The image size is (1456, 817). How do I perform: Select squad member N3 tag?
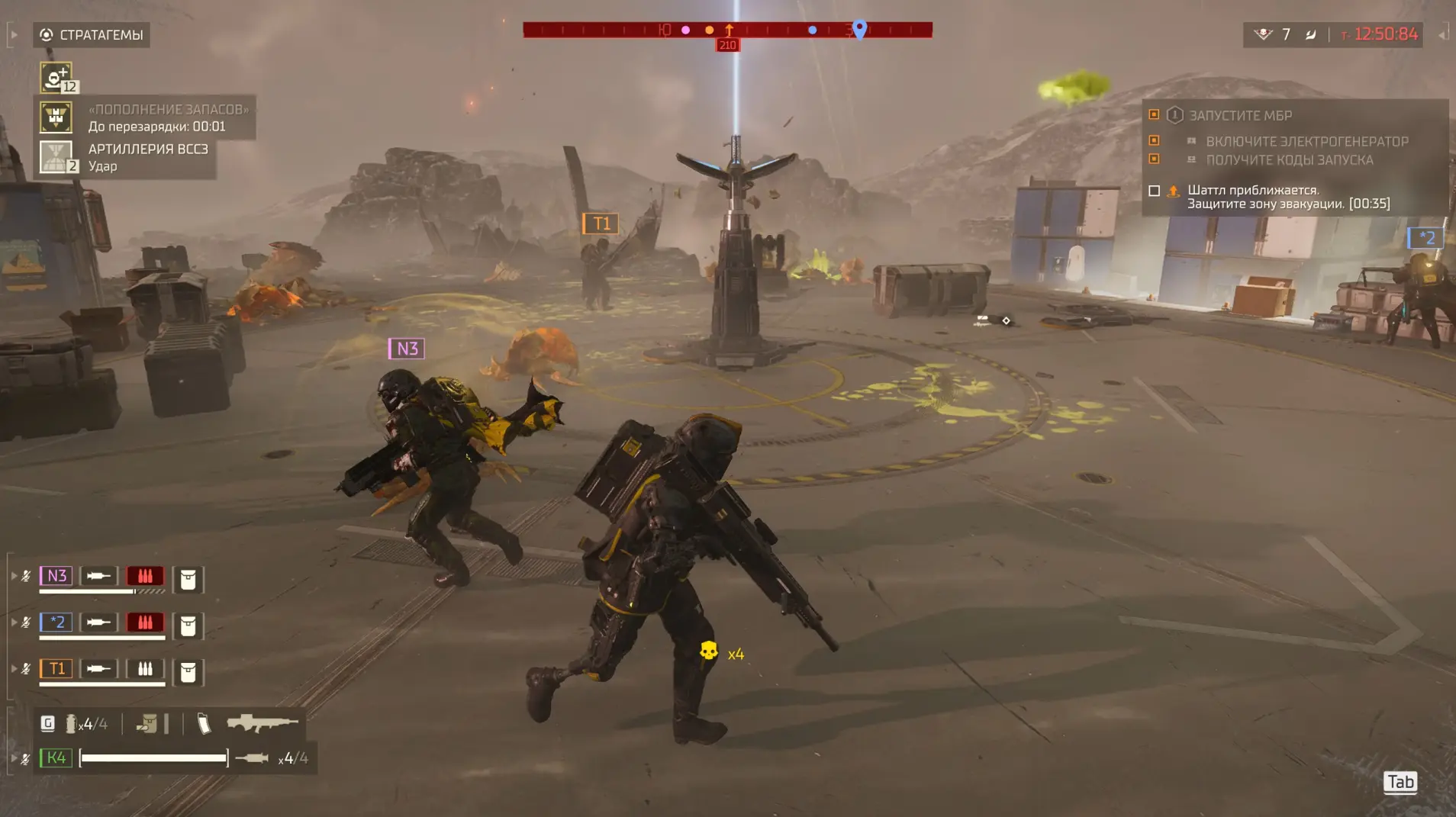coord(56,576)
